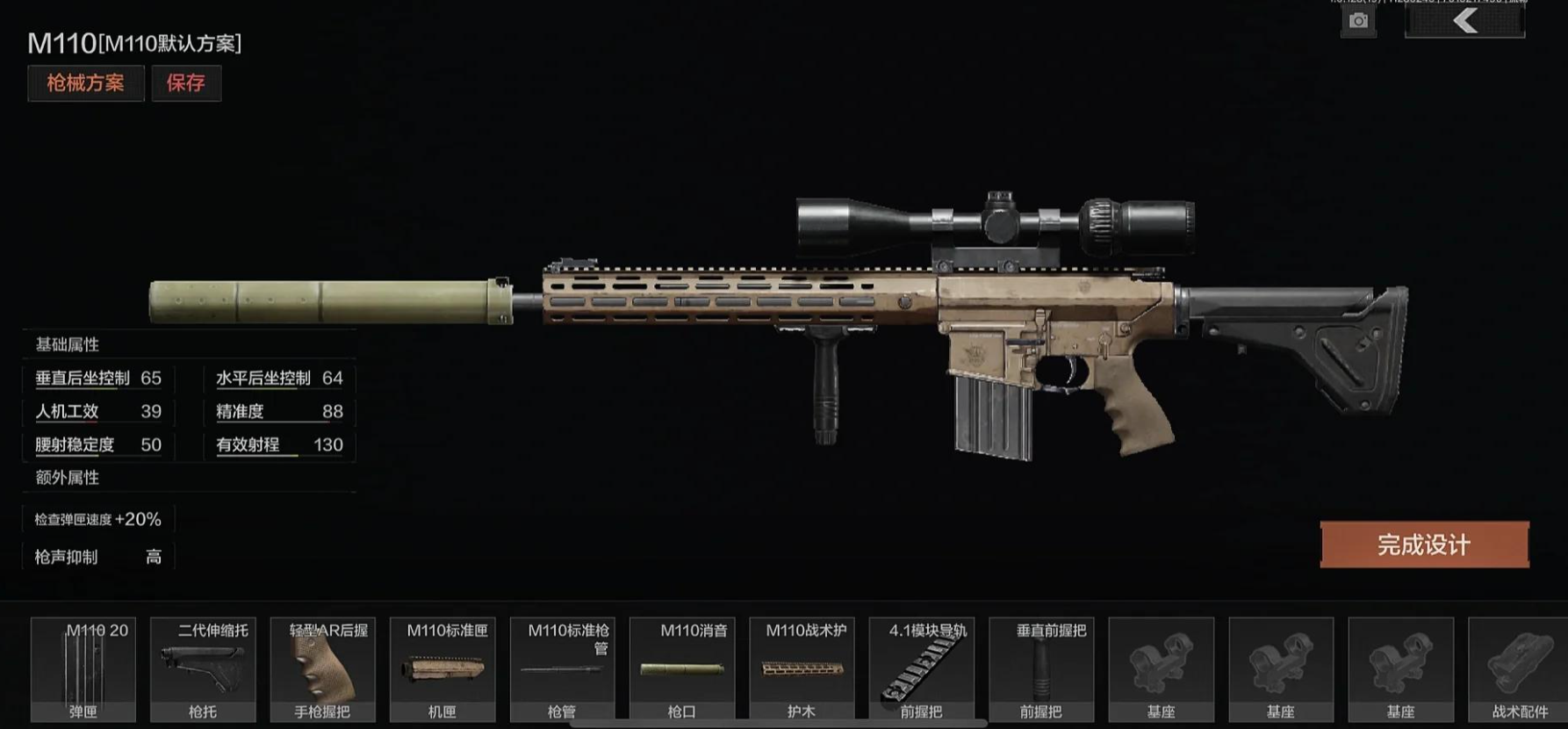The image size is (1568, 729).
Task: Take a screenshot with the camera icon
Action: pyautogui.click(x=1358, y=21)
